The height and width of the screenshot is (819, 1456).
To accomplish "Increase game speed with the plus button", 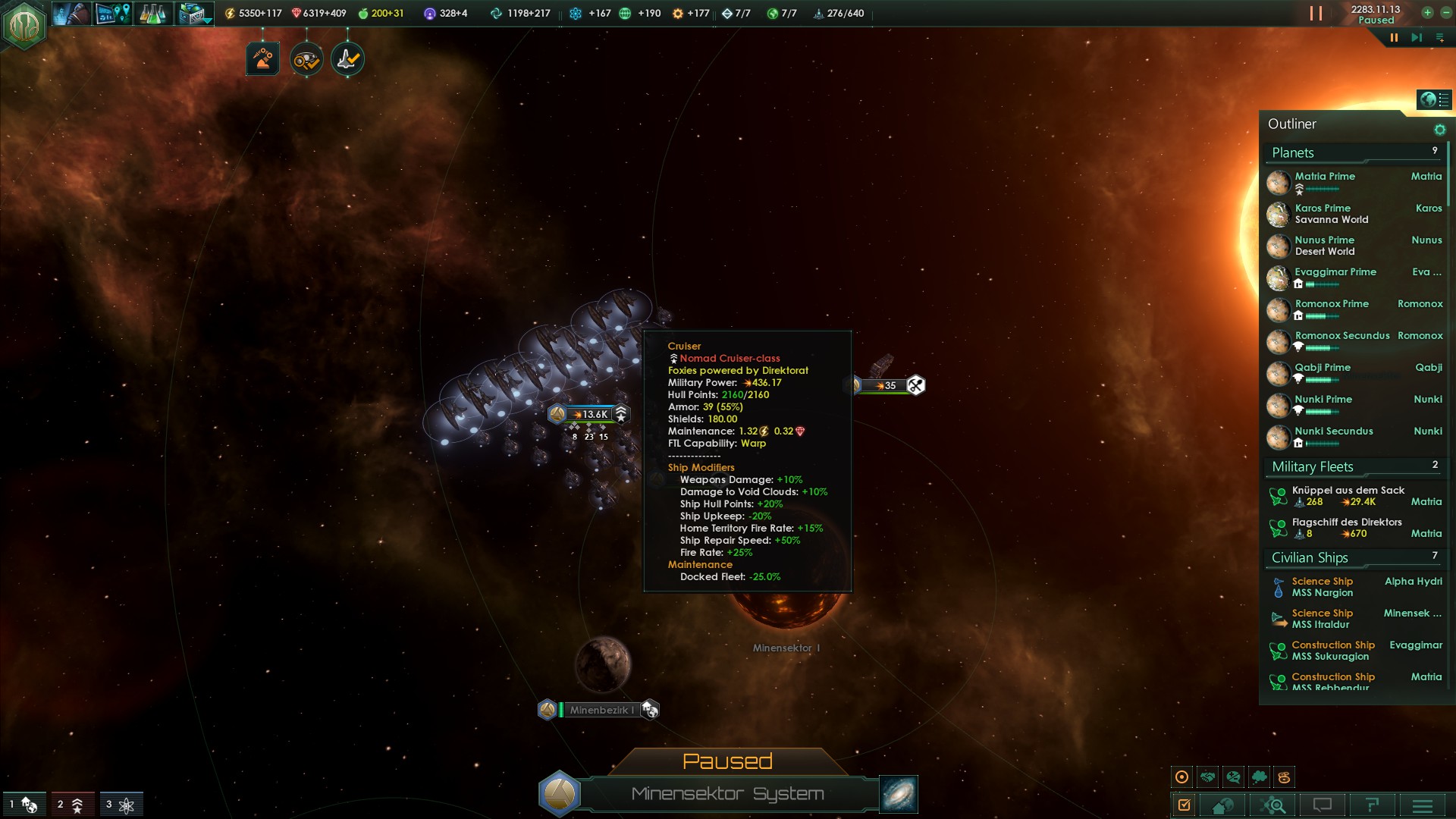I will (x=1427, y=13).
